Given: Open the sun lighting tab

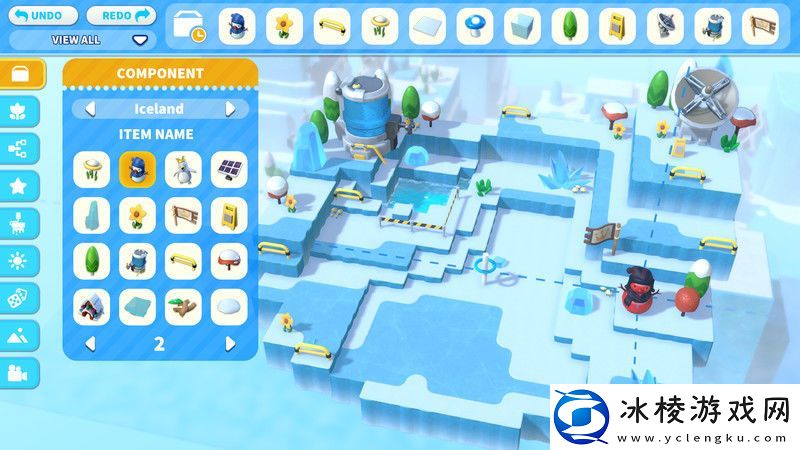Looking at the screenshot, I should pos(20,260).
